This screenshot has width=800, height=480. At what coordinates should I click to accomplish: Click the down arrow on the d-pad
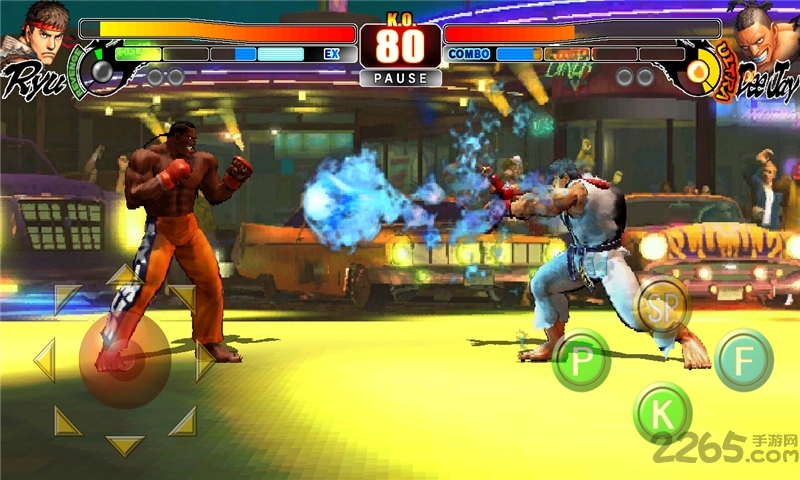[124, 445]
